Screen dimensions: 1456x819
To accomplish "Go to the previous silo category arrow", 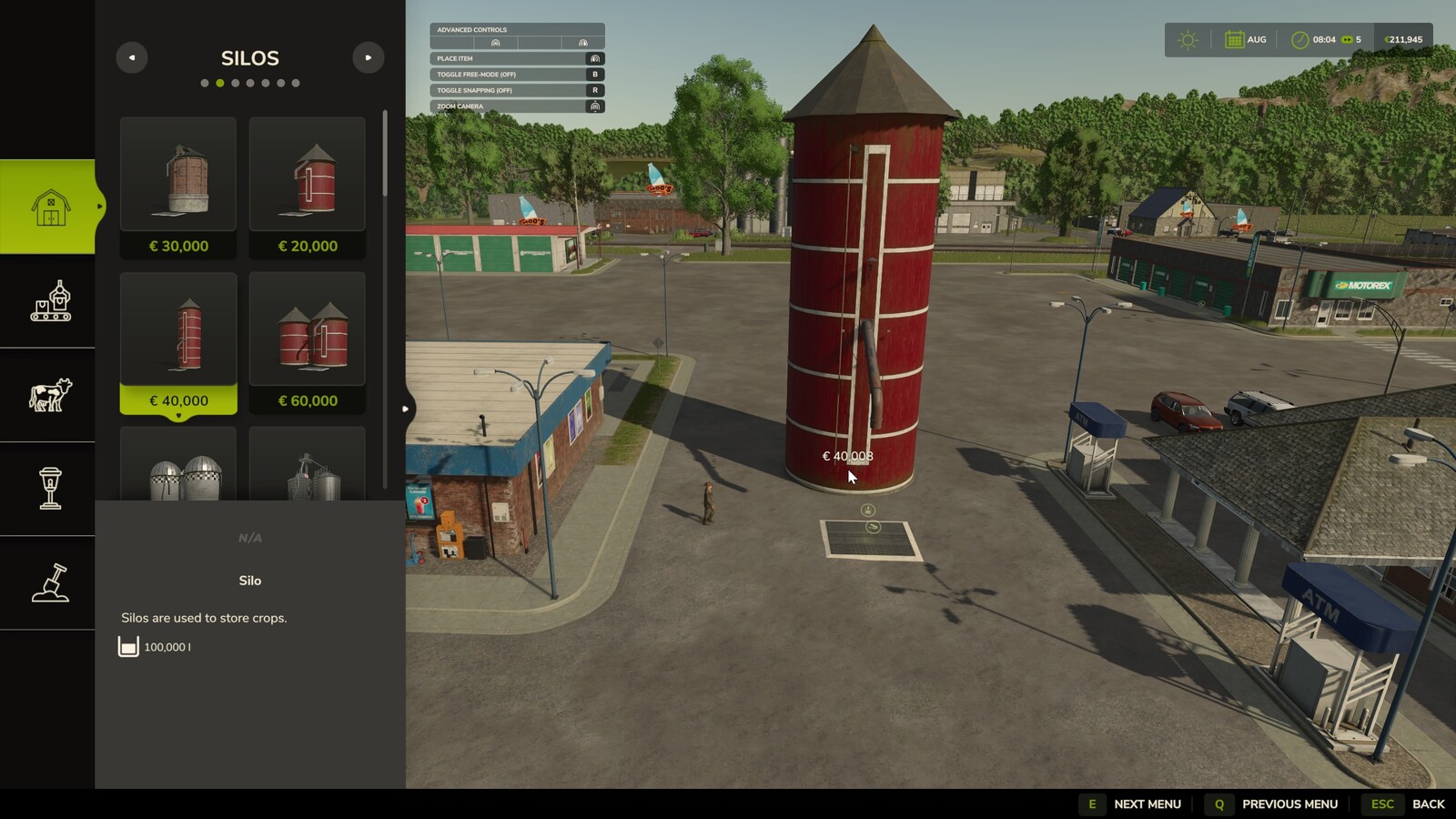I will click(x=132, y=57).
